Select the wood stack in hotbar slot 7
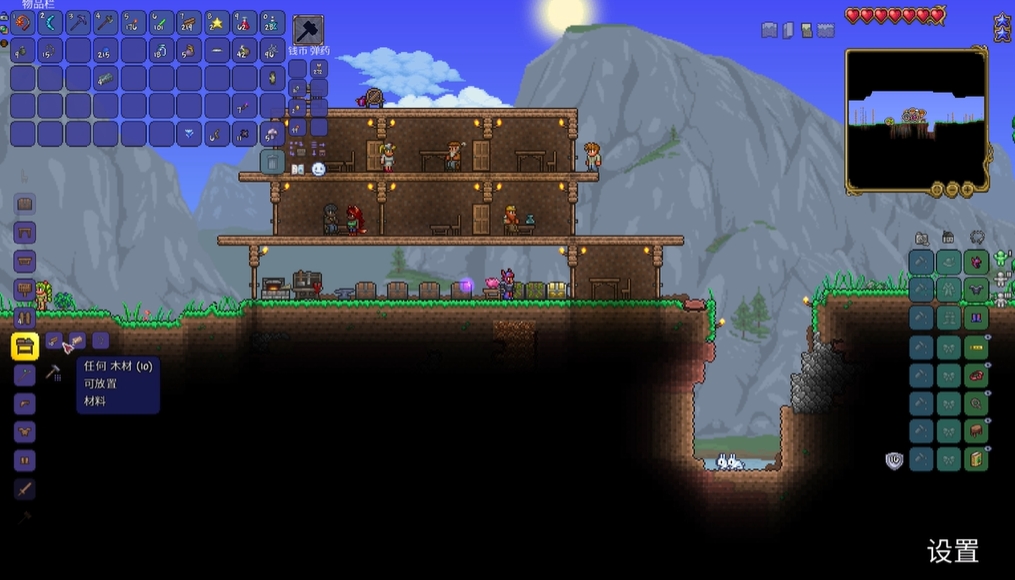Screen dimensions: 1015x580 (x=189, y=22)
